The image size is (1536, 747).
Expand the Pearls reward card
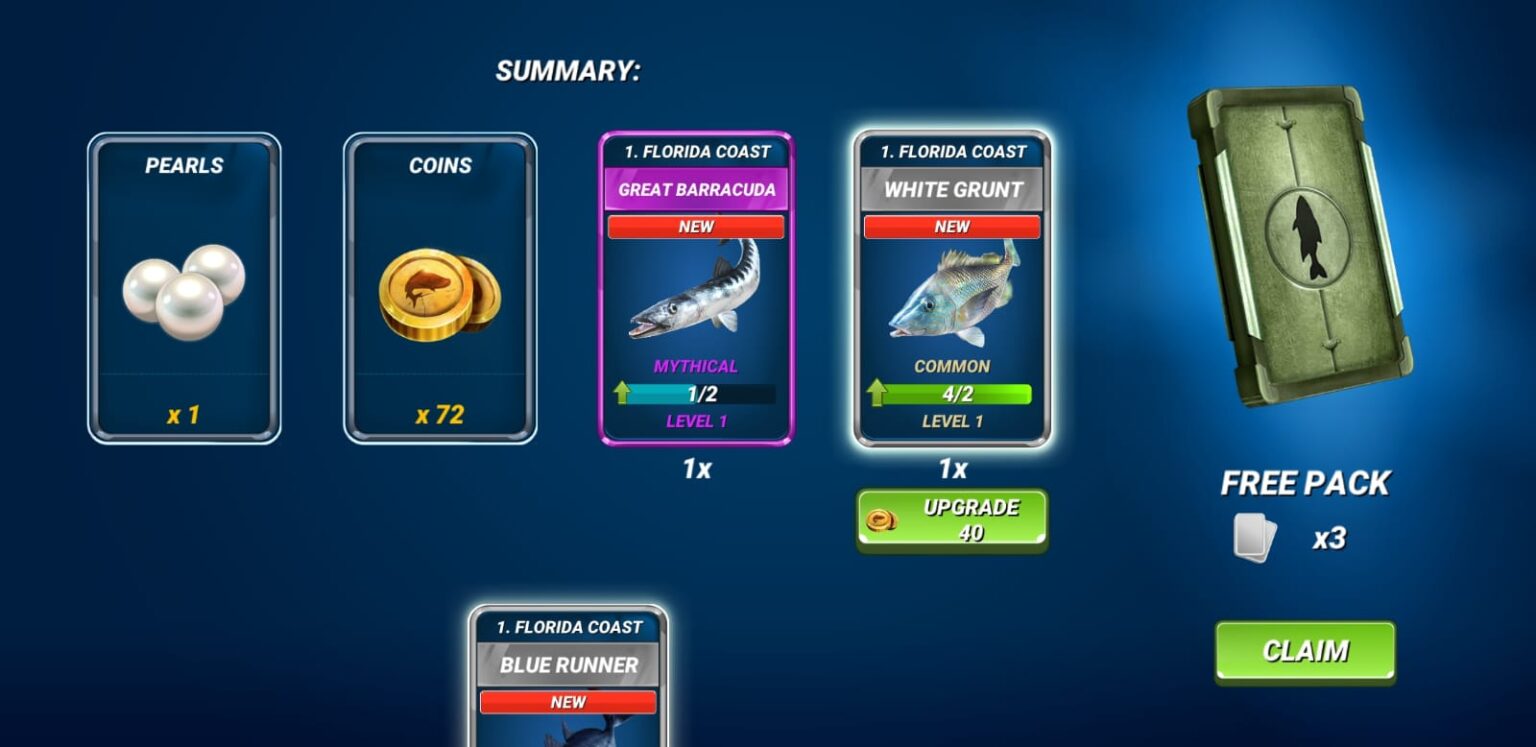click(184, 290)
